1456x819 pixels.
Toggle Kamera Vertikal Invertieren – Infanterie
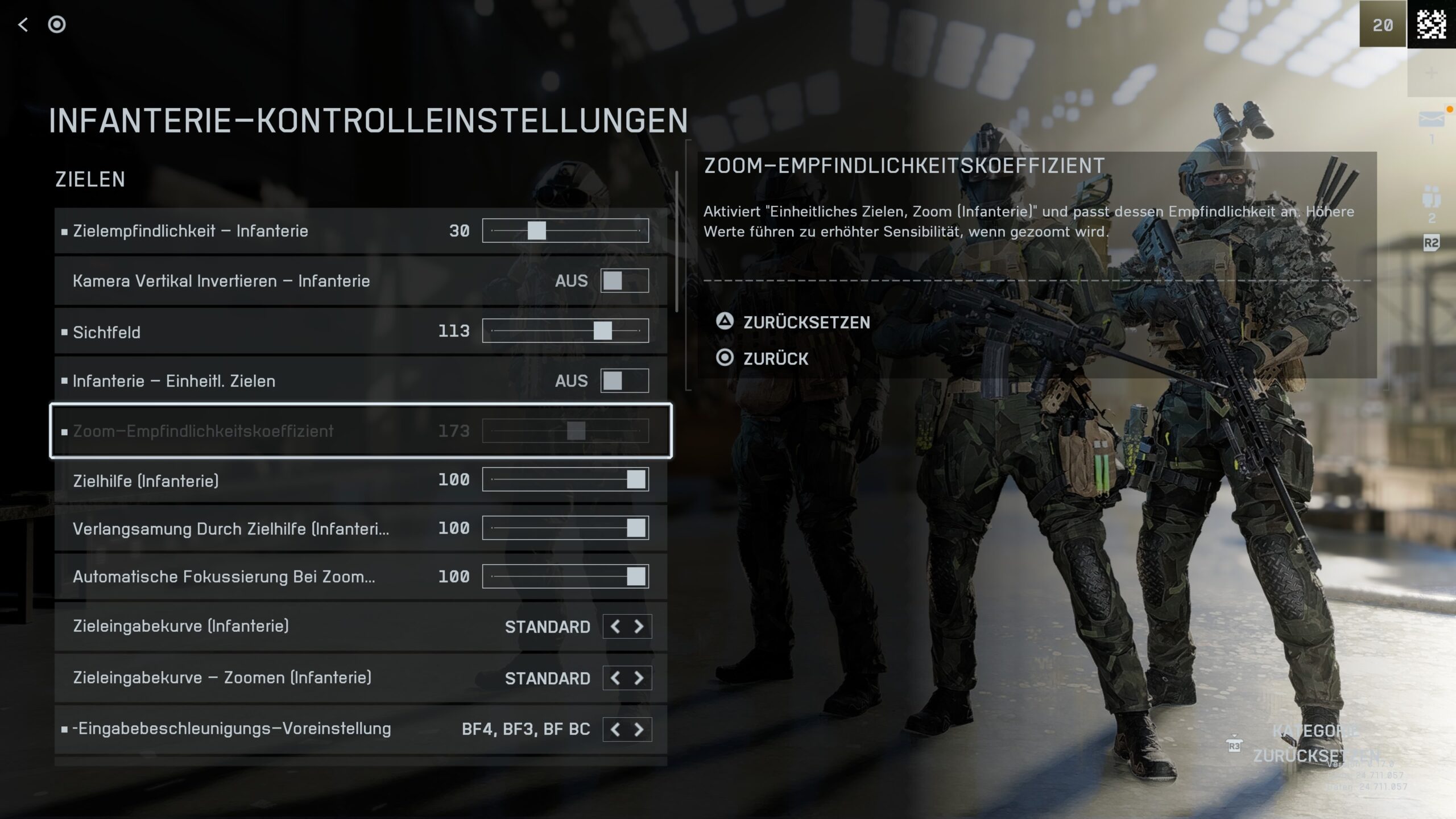pos(624,281)
